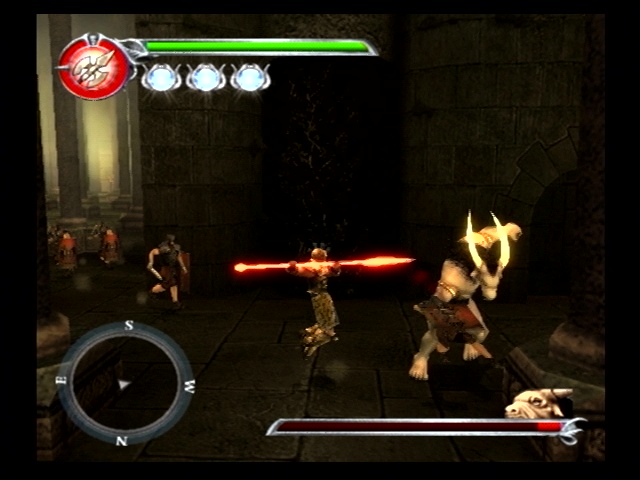Select the circular compass minimap
Image resolution: width=640 pixels, height=480 pixels.
tap(126, 383)
